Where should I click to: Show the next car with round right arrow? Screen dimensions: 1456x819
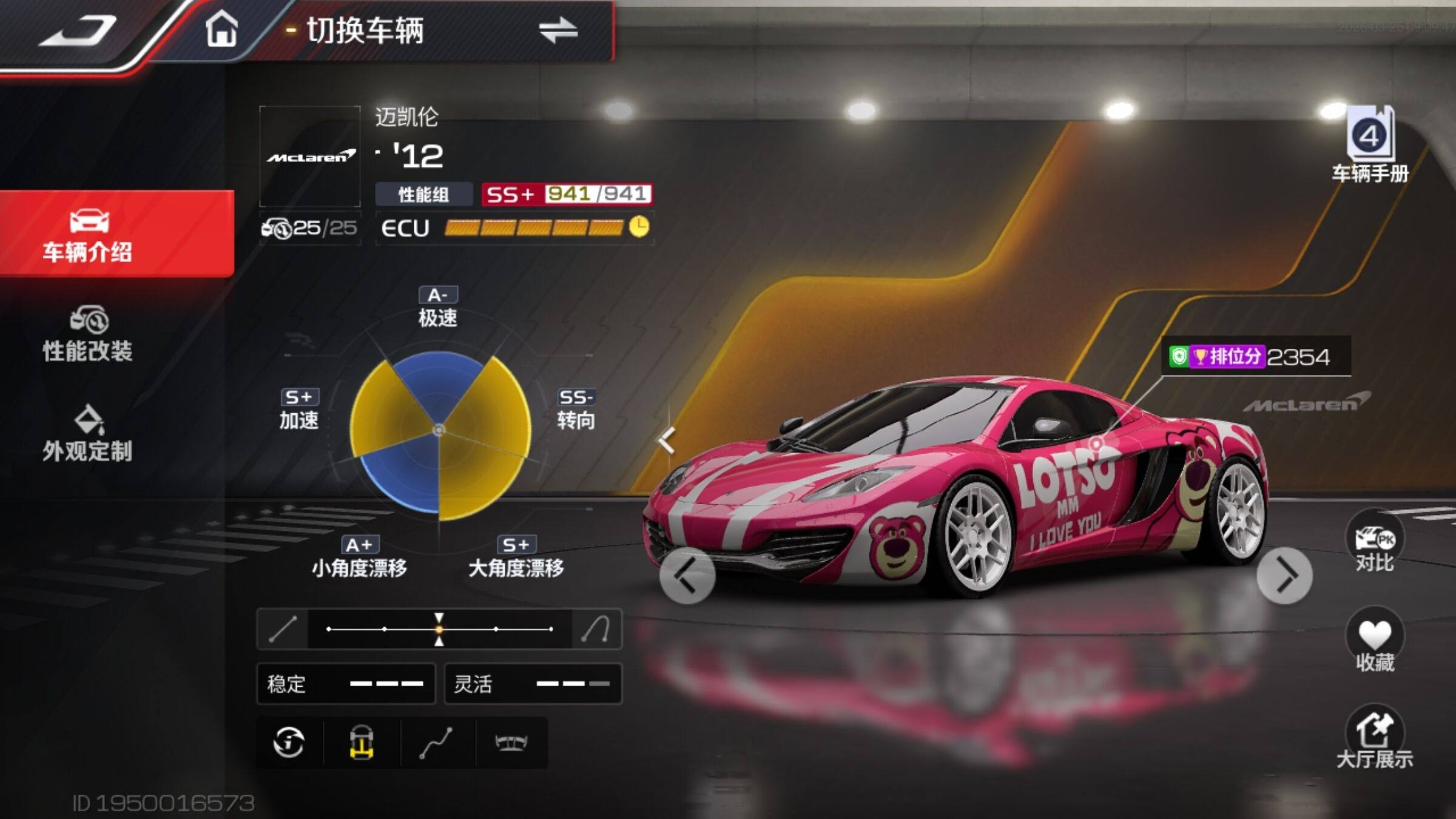(x=1284, y=576)
